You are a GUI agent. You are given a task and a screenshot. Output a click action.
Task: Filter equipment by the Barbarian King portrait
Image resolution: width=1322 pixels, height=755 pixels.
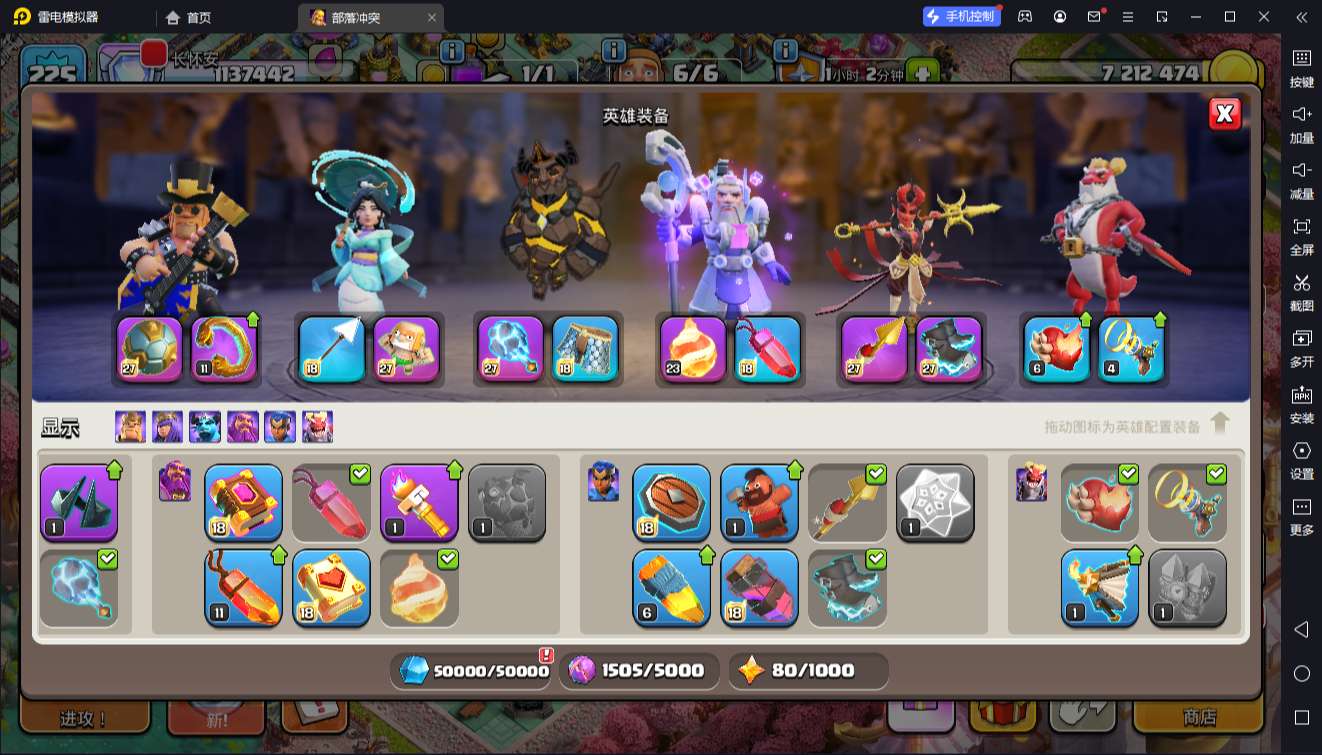(x=130, y=427)
